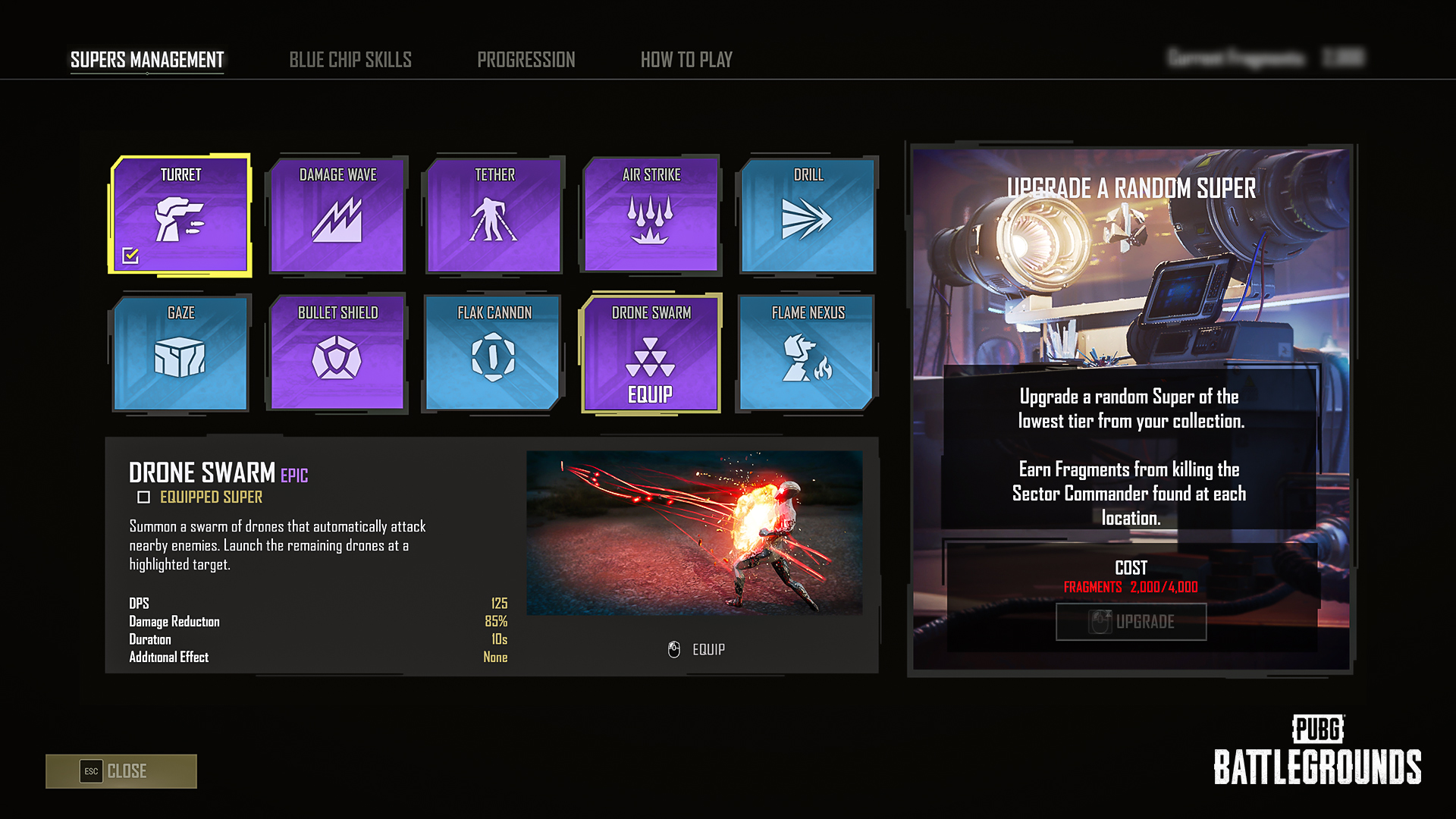
Task: Tick the Equipped Super checkbox
Action: pyautogui.click(x=143, y=497)
